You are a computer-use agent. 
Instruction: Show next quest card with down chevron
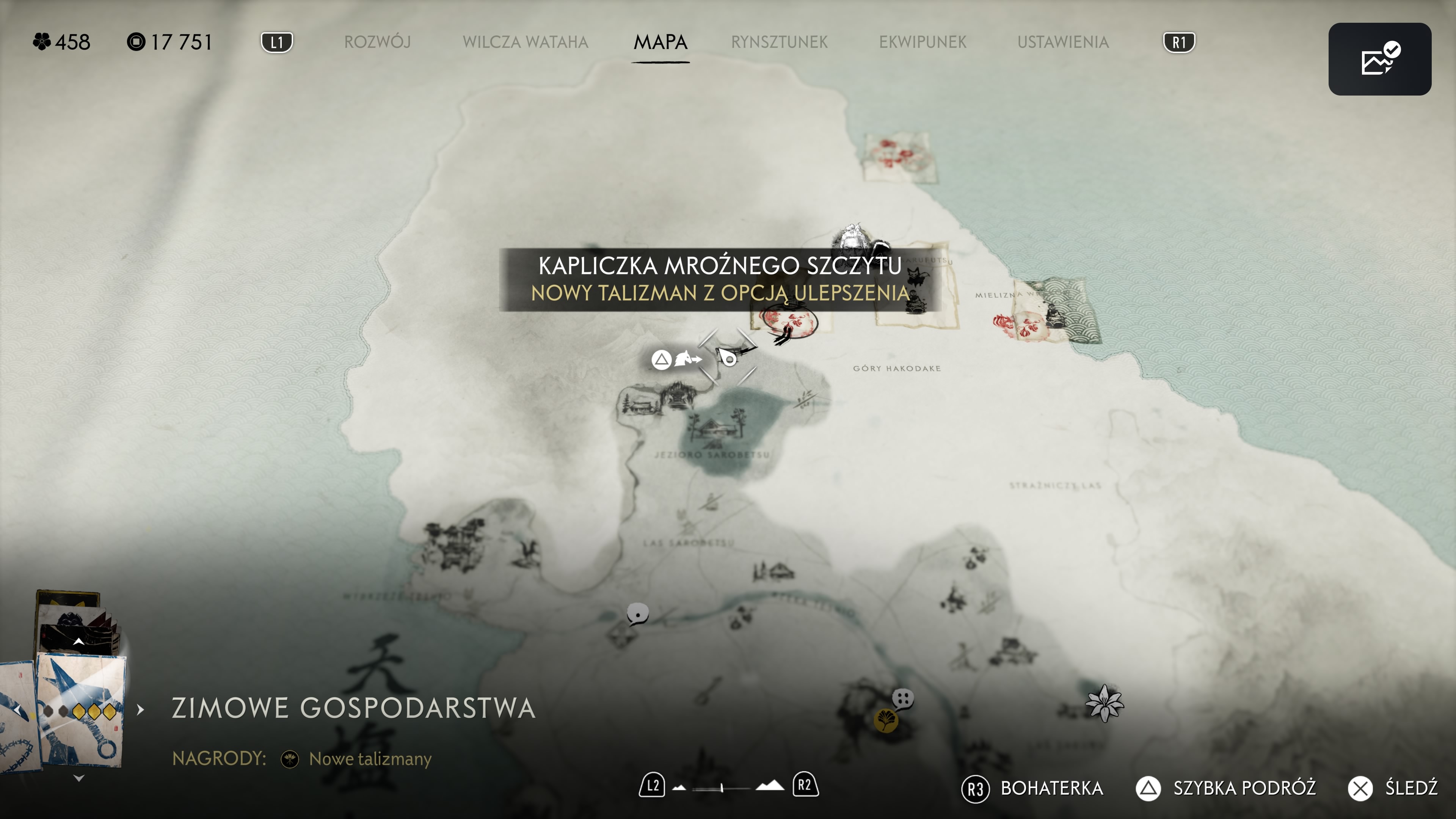(x=79, y=778)
